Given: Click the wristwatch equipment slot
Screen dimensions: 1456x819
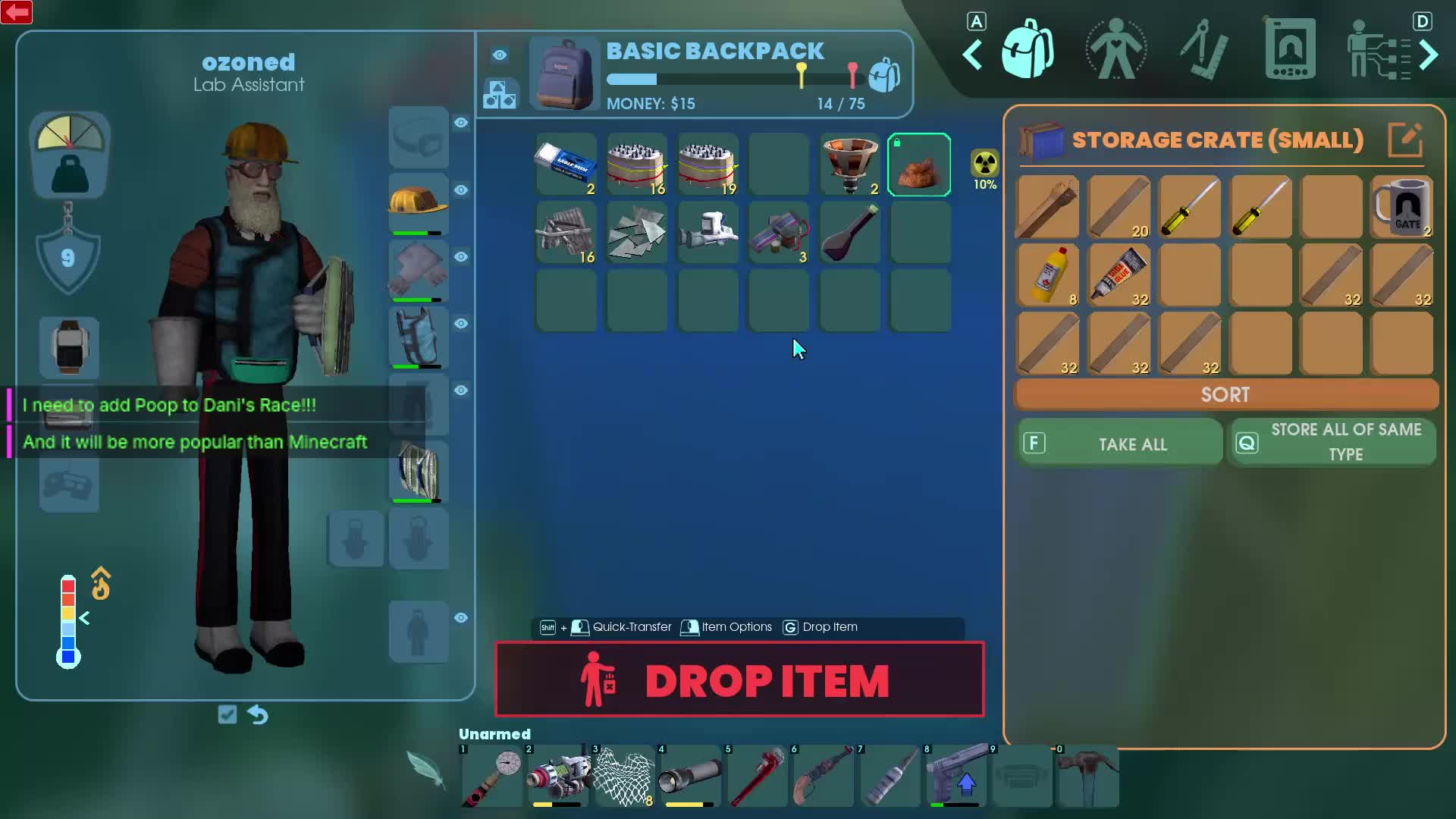Looking at the screenshot, I should 69,347.
